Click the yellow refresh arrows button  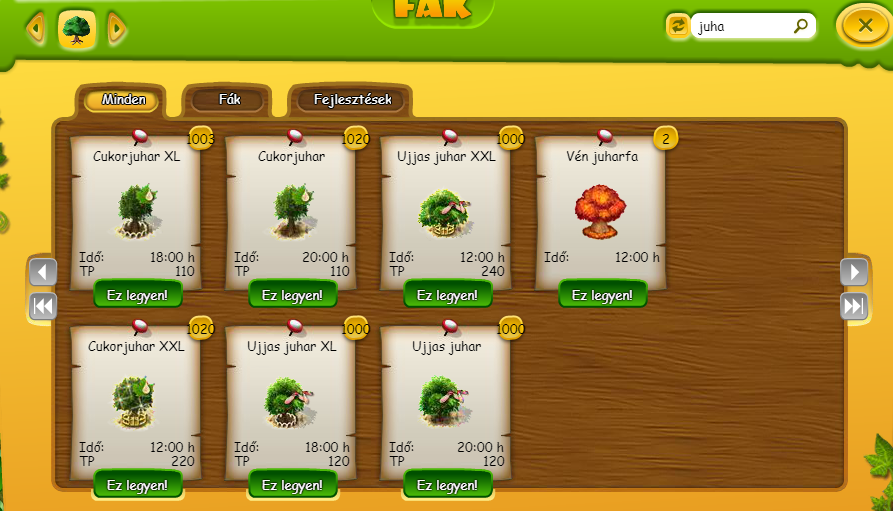click(x=678, y=26)
